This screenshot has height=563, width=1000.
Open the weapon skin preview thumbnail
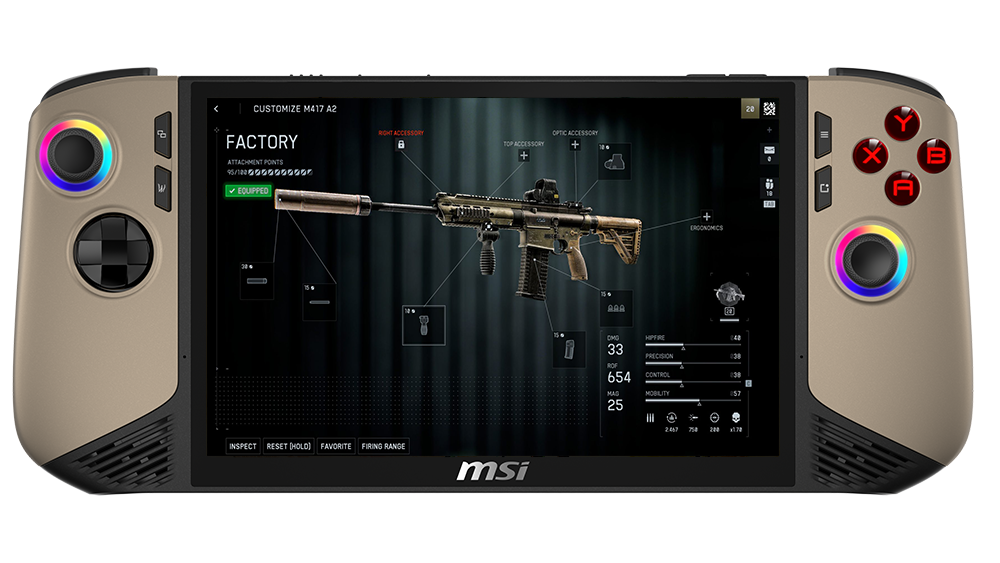[x=729, y=293]
